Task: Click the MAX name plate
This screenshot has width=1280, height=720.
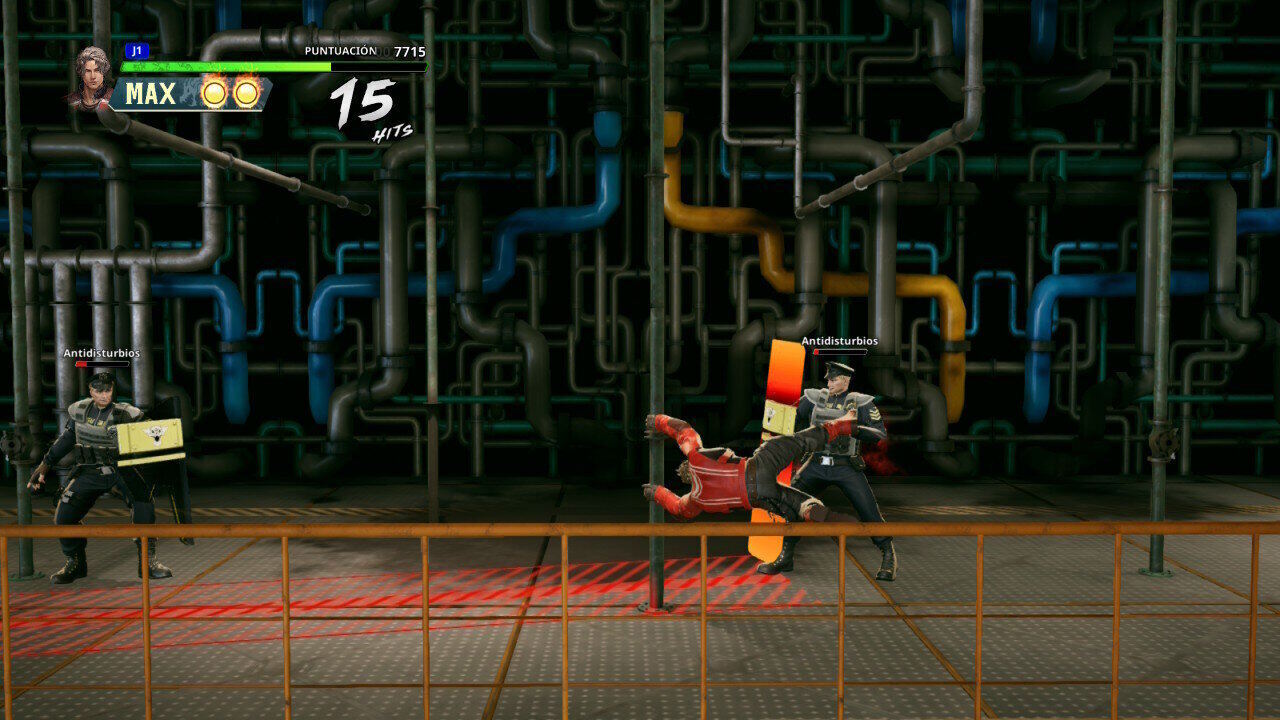Action: point(152,94)
